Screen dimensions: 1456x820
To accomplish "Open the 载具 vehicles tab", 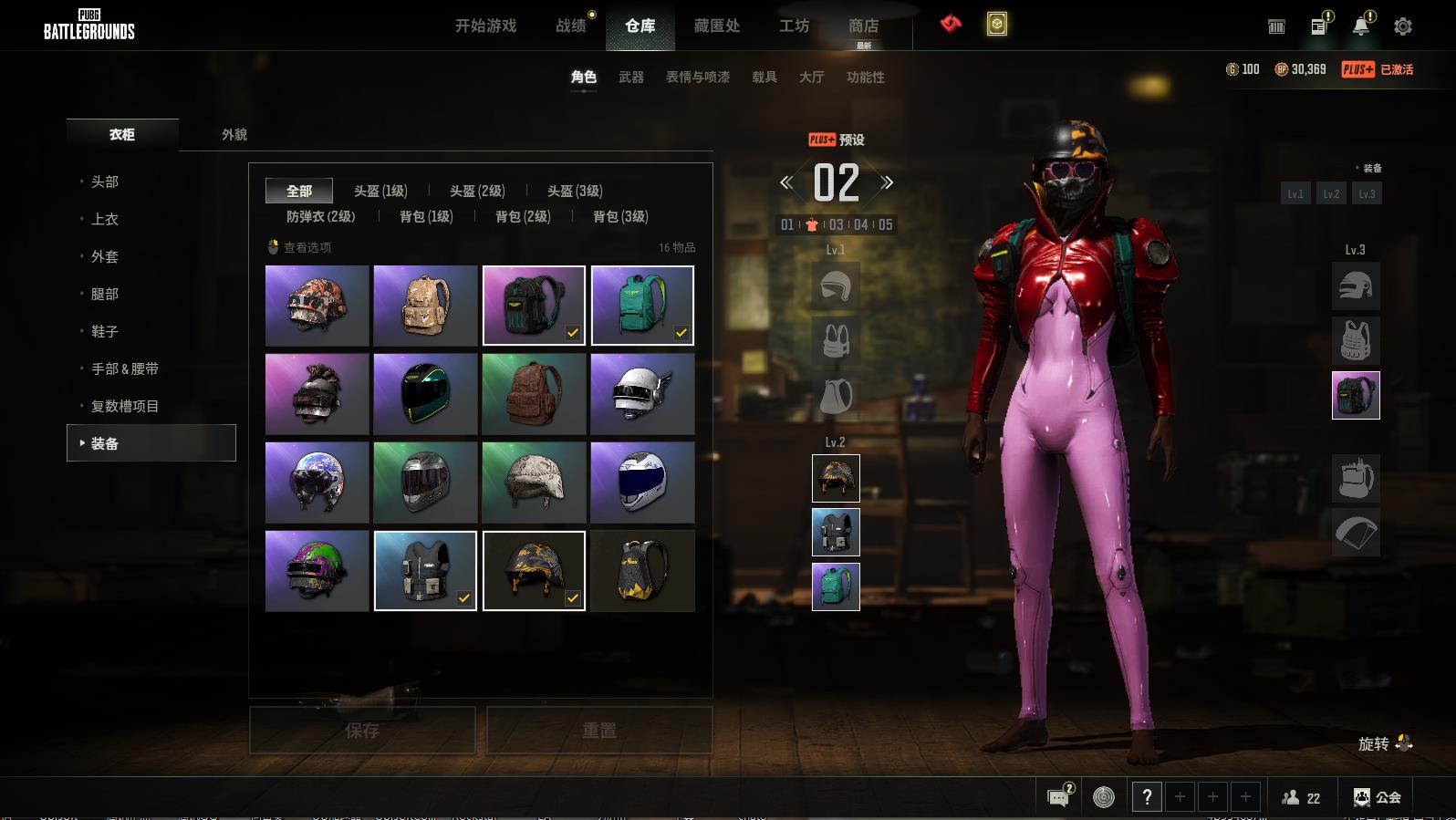I will [x=764, y=78].
